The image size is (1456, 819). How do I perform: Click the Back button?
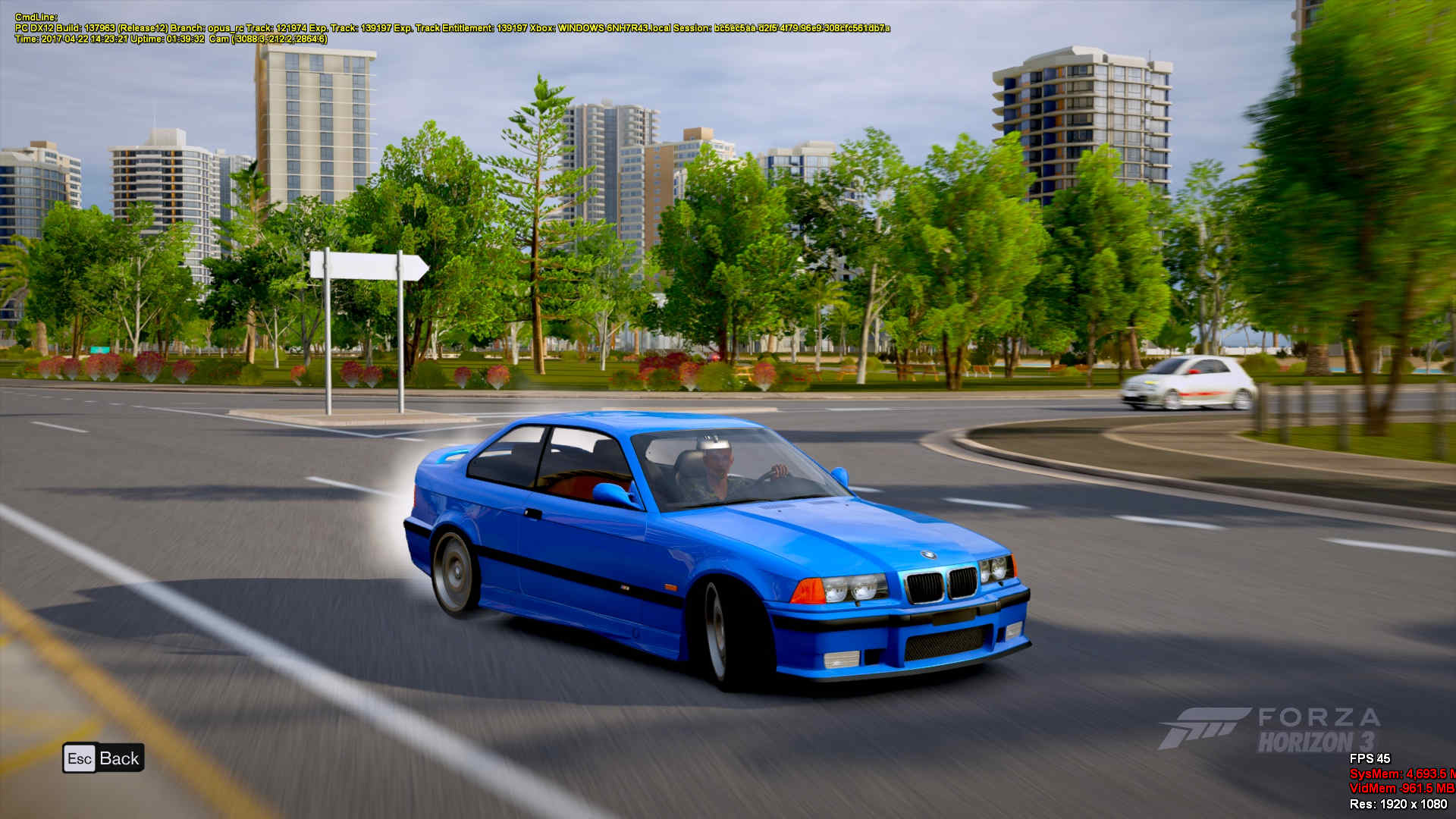[x=103, y=758]
